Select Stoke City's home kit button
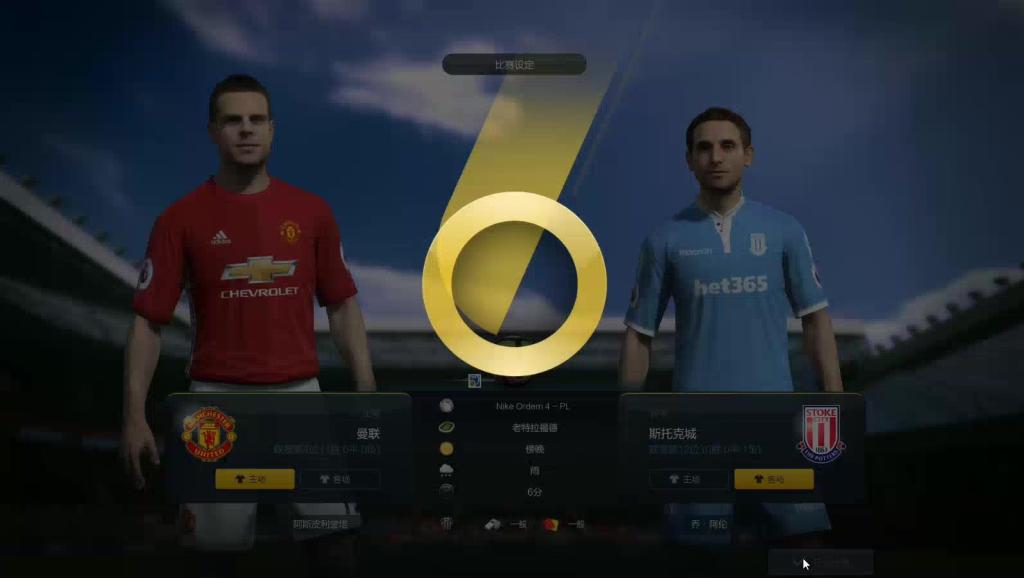This screenshot has width=1024, height=578. [x=689, y=479]
